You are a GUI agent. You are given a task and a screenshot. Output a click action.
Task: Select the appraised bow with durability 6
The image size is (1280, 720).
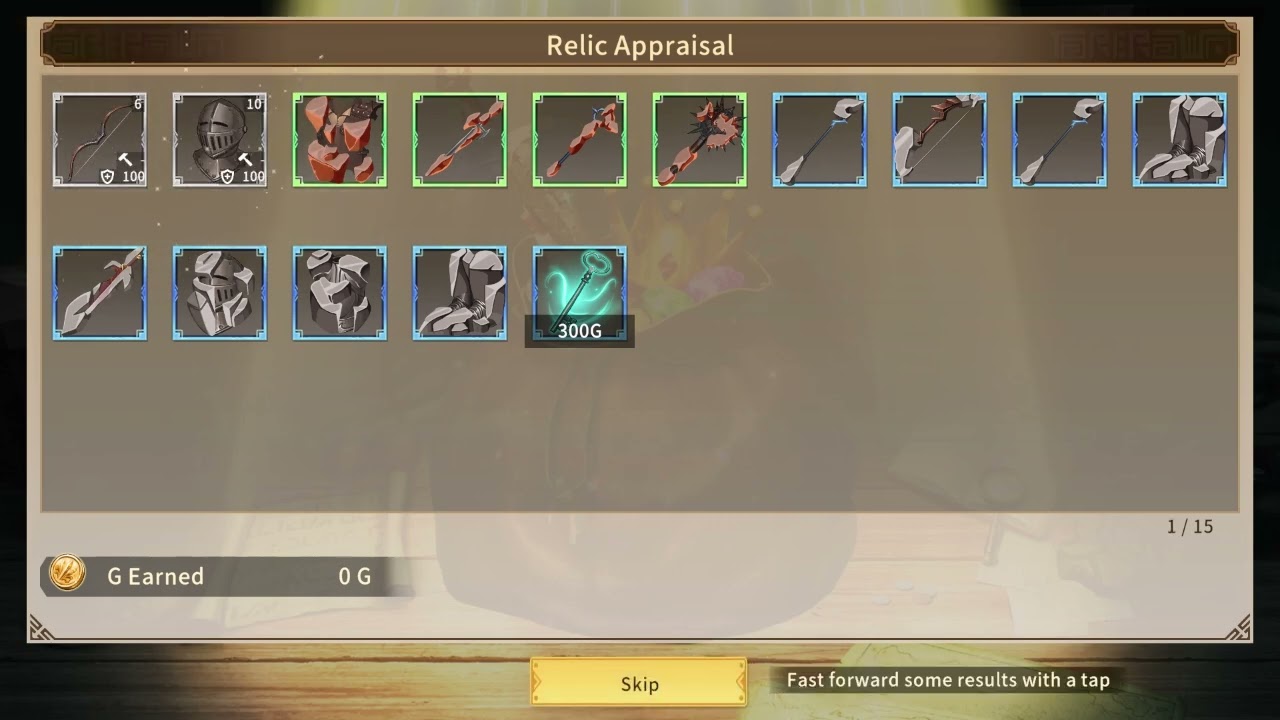pos(100,140)
